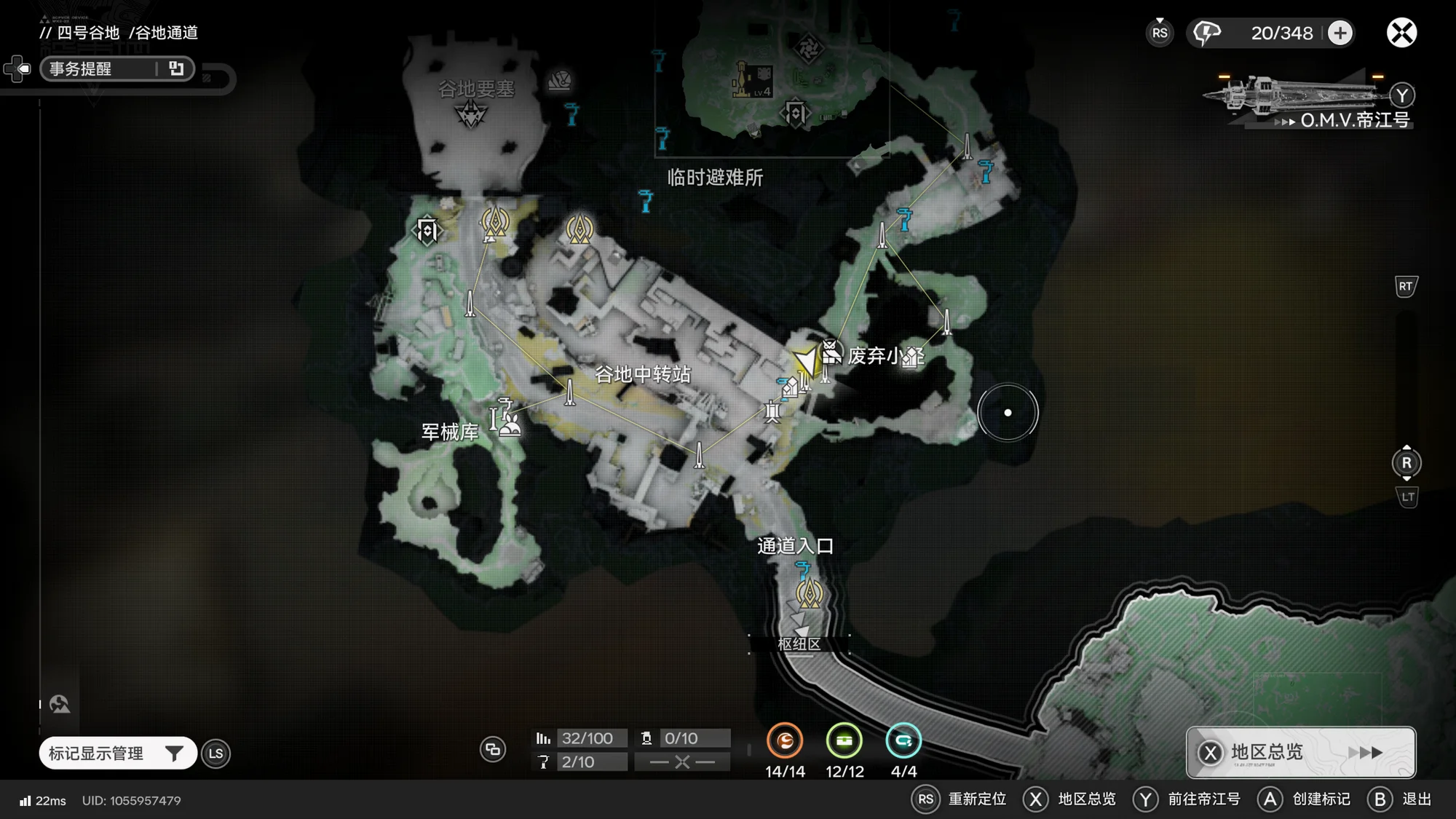Select the green chest tracker icon
Screen dimensions: 1456x819
pos(844,741)
